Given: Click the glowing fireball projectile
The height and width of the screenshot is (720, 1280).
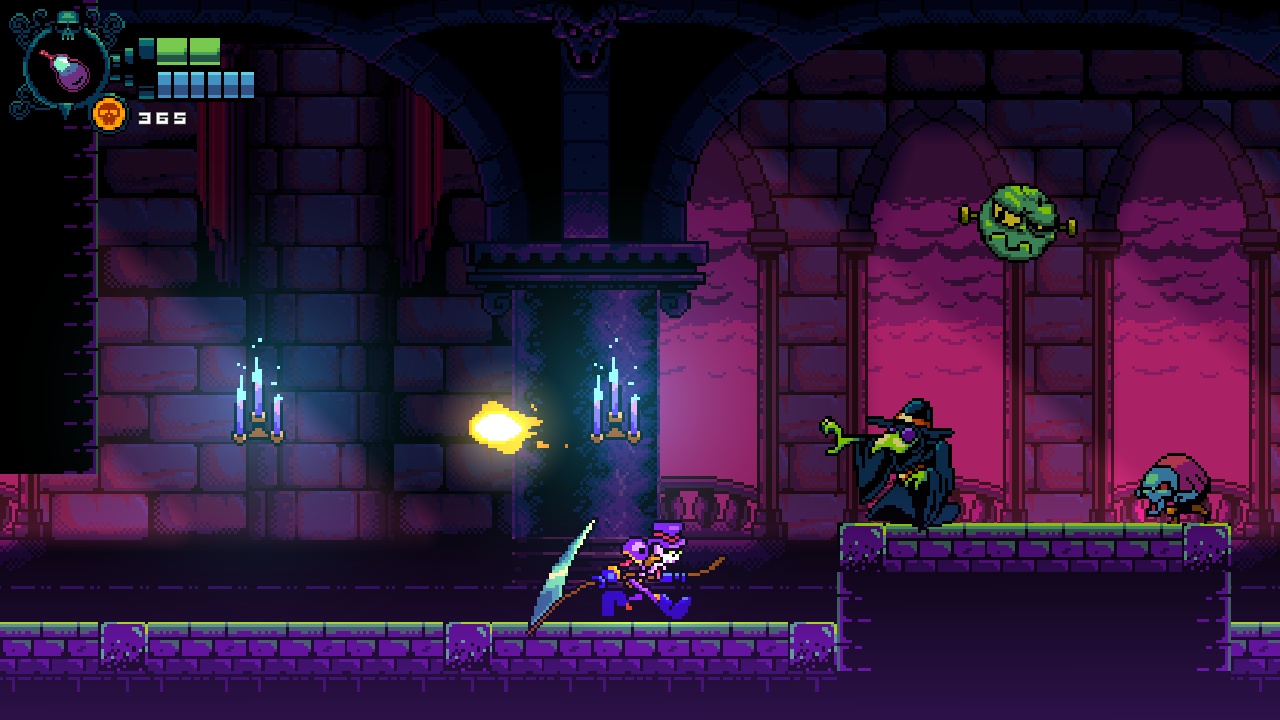Looking at the screenshot, I should click(x=500, y=428).
